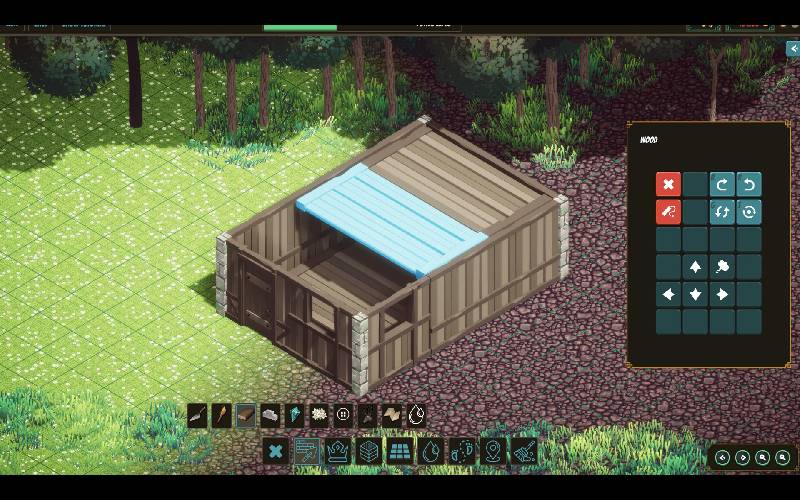
Task: Close build mode with the blue X button
Action: click(277, 452)
